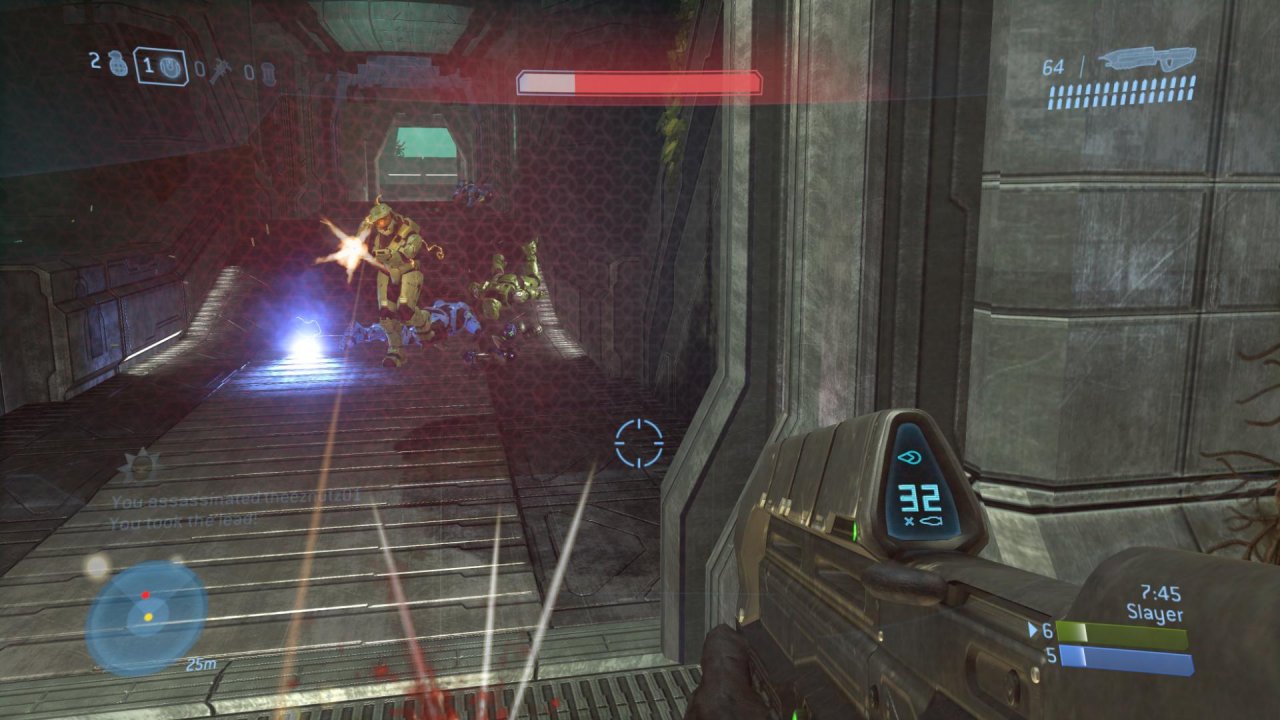The width and height of the screenshot is (1280, 720).
Task: Click the highlighted plasma grenade icon
Action: coord(170,66)
